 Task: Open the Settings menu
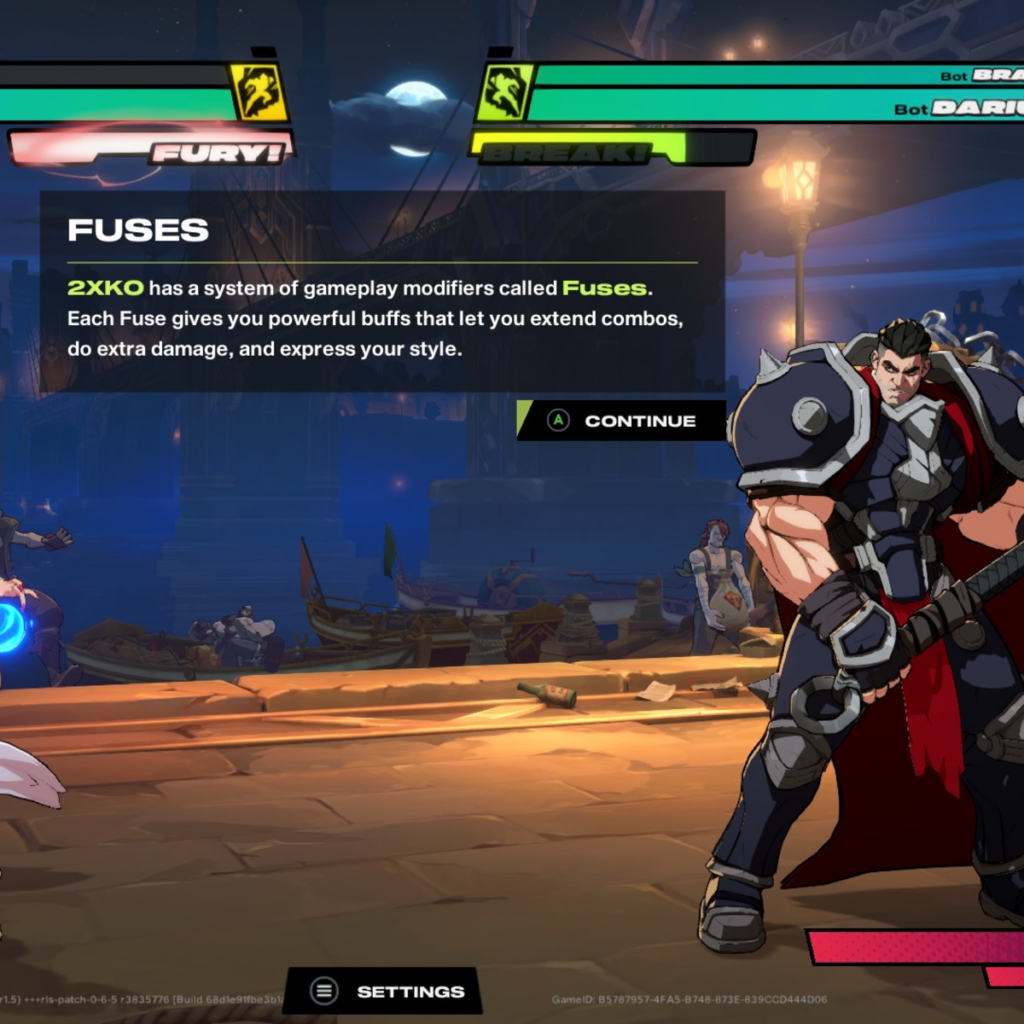(x=385, y=991)
